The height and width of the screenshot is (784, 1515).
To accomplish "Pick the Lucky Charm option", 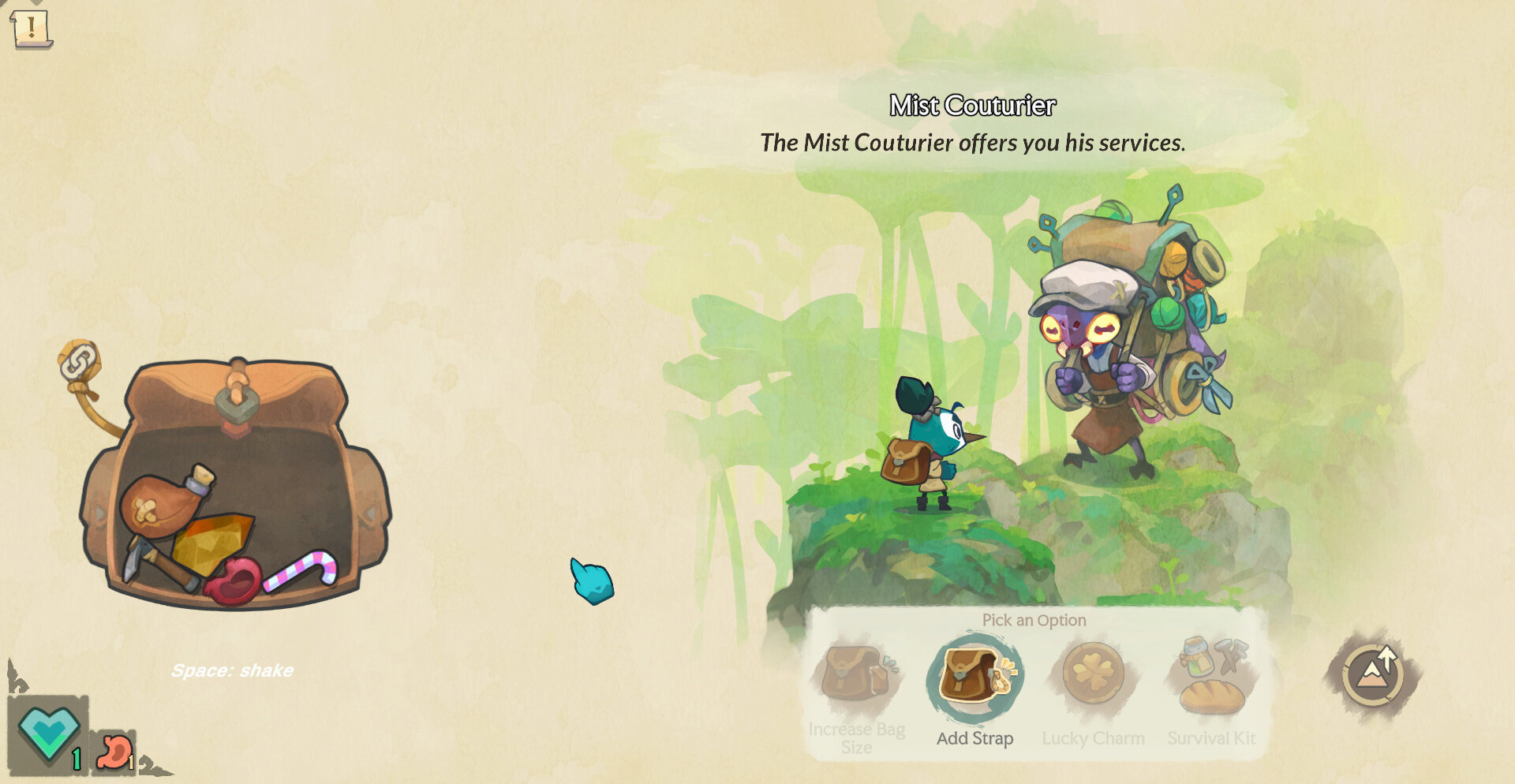I will pos(1093,674).
